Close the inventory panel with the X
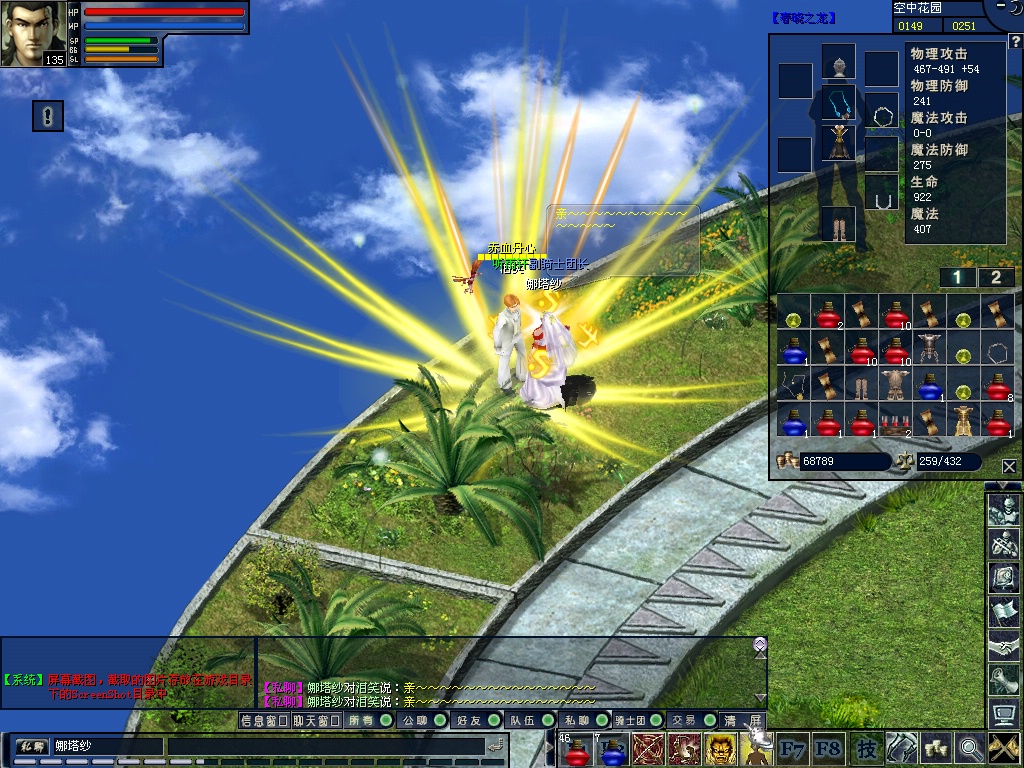 pyautogui.click(x=1008, y=466)
